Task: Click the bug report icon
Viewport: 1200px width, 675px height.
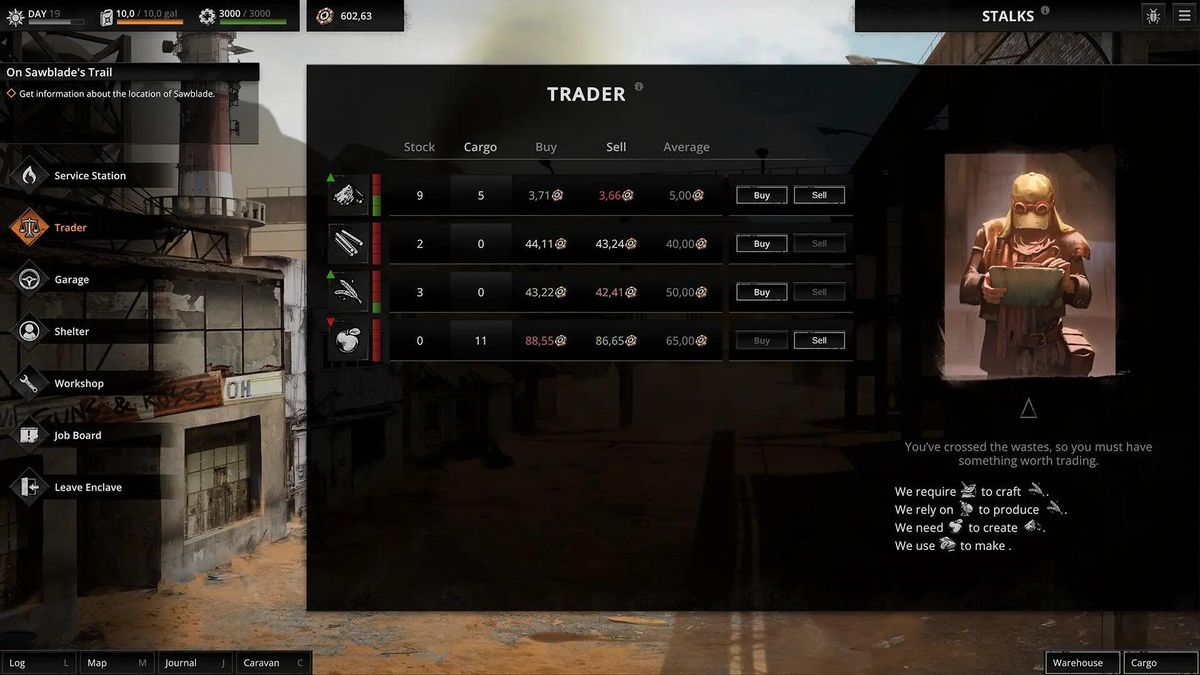Action: 1153,16
